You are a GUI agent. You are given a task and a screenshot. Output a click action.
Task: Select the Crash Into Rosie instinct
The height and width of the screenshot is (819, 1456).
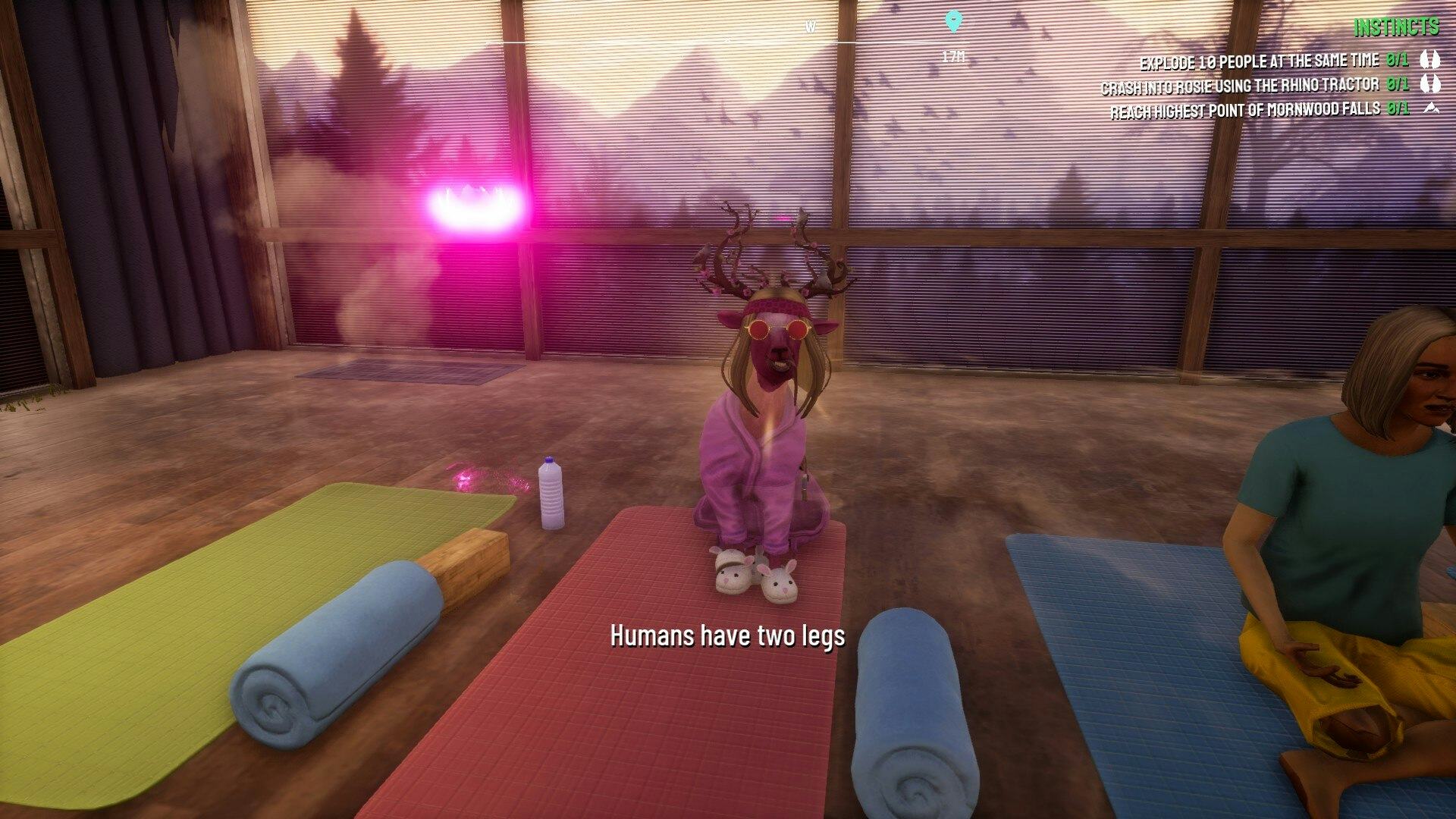click(x=1239, y=86)
